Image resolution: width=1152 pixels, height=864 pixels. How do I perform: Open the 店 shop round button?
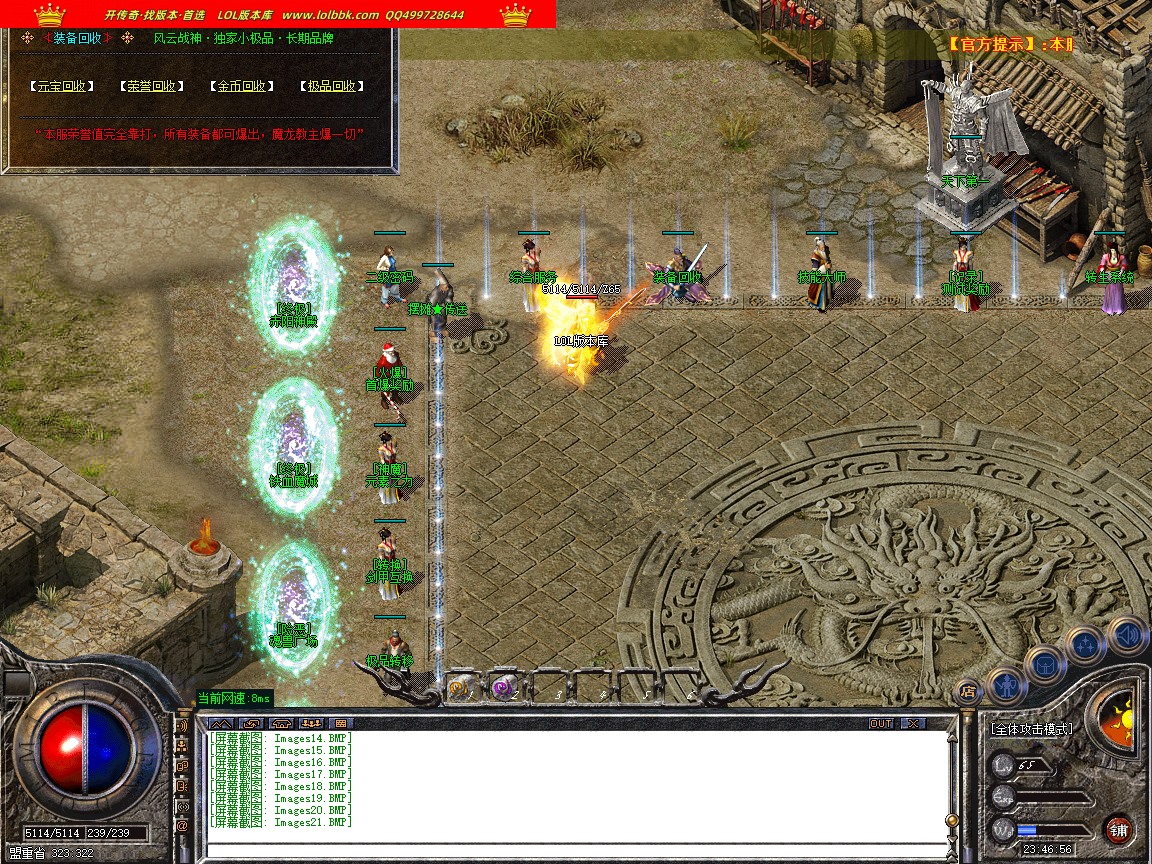click(968, 690)
